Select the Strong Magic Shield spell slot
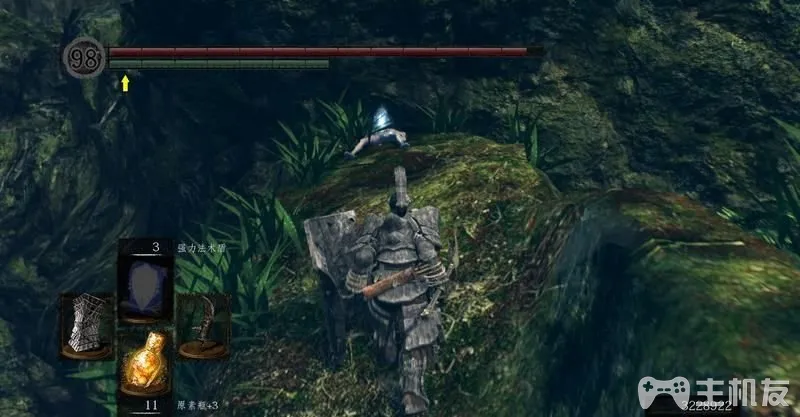The image size is (800, 417). (146, 279)
